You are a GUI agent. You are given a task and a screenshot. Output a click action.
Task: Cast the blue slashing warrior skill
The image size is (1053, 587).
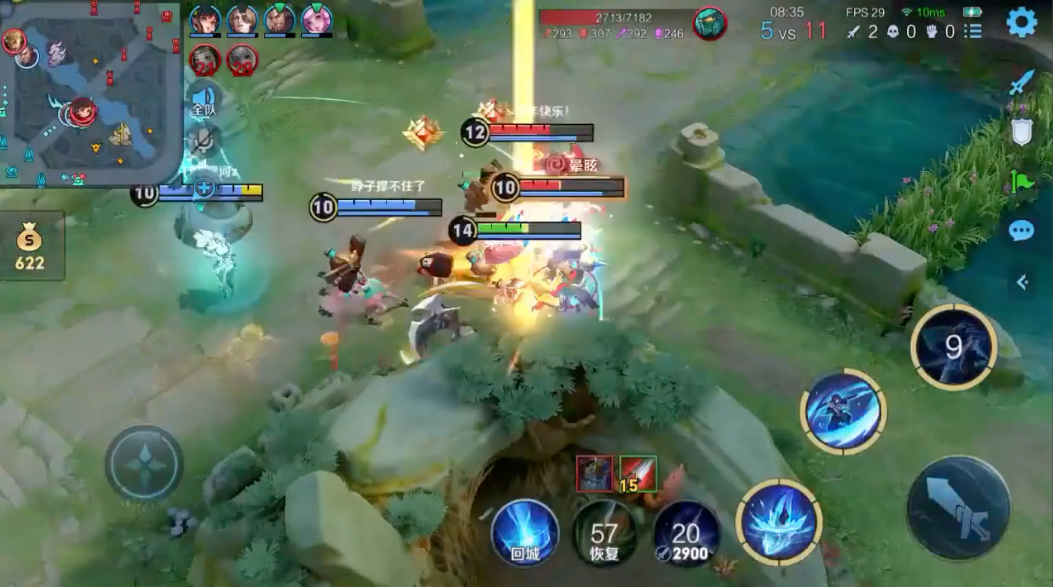coord(843,410)
